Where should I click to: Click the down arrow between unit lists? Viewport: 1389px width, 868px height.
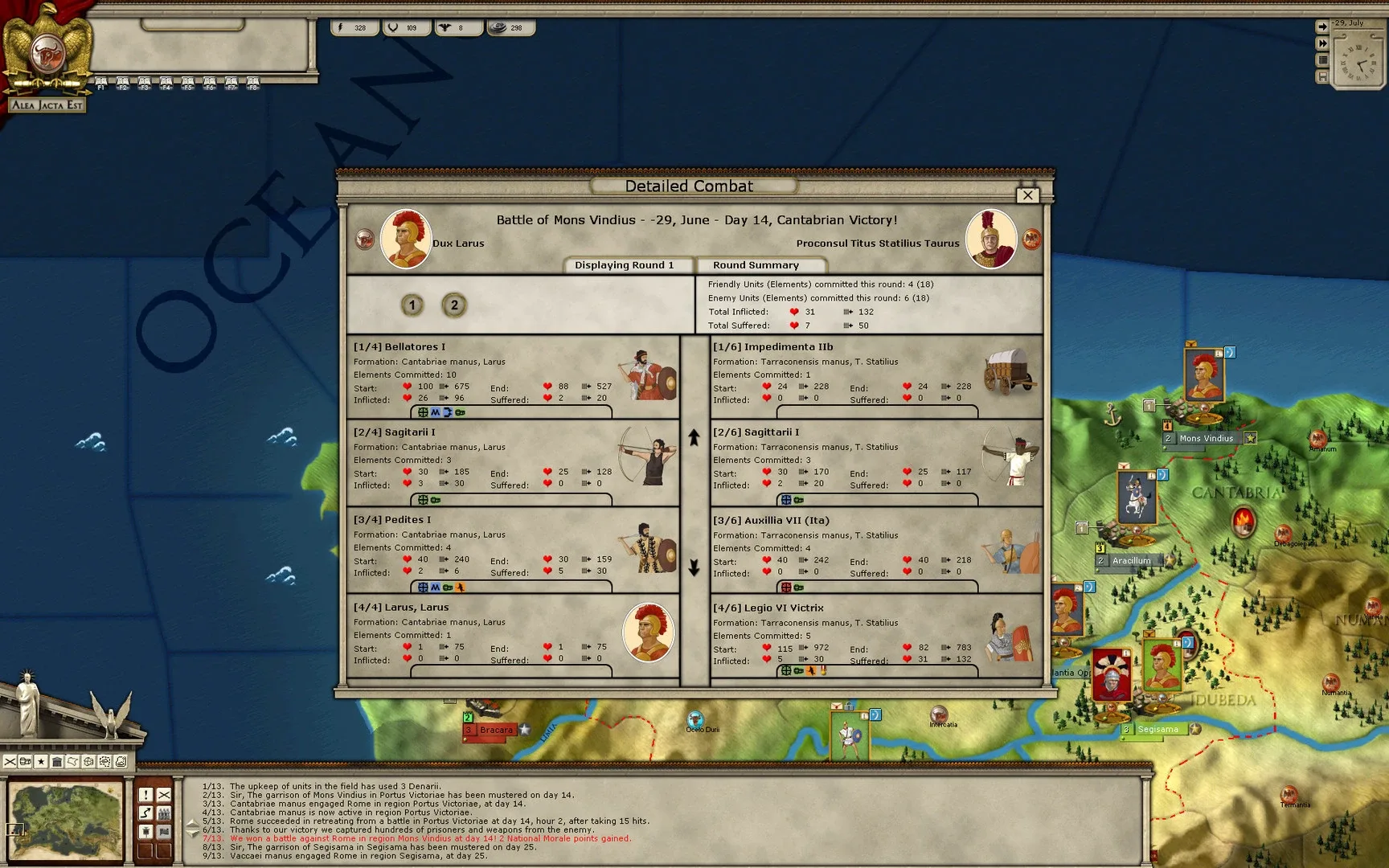694,567
